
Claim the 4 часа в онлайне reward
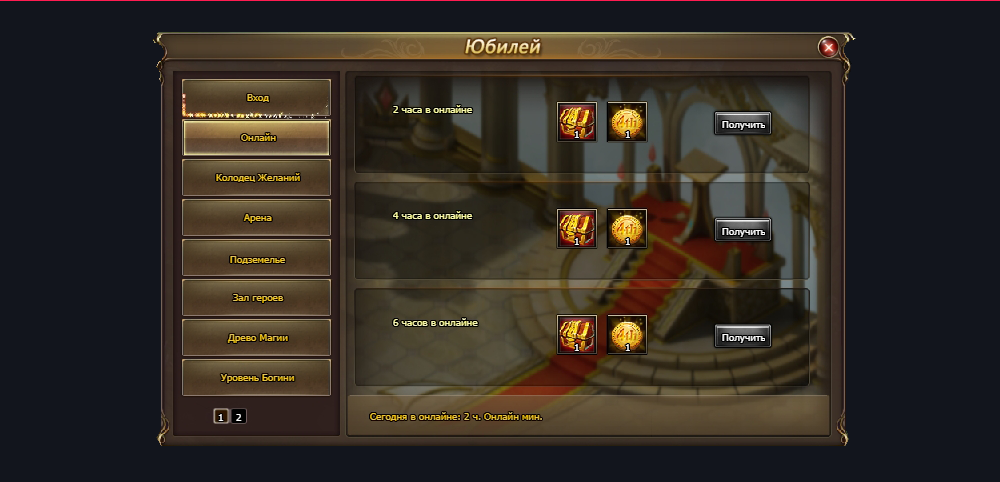743,231
